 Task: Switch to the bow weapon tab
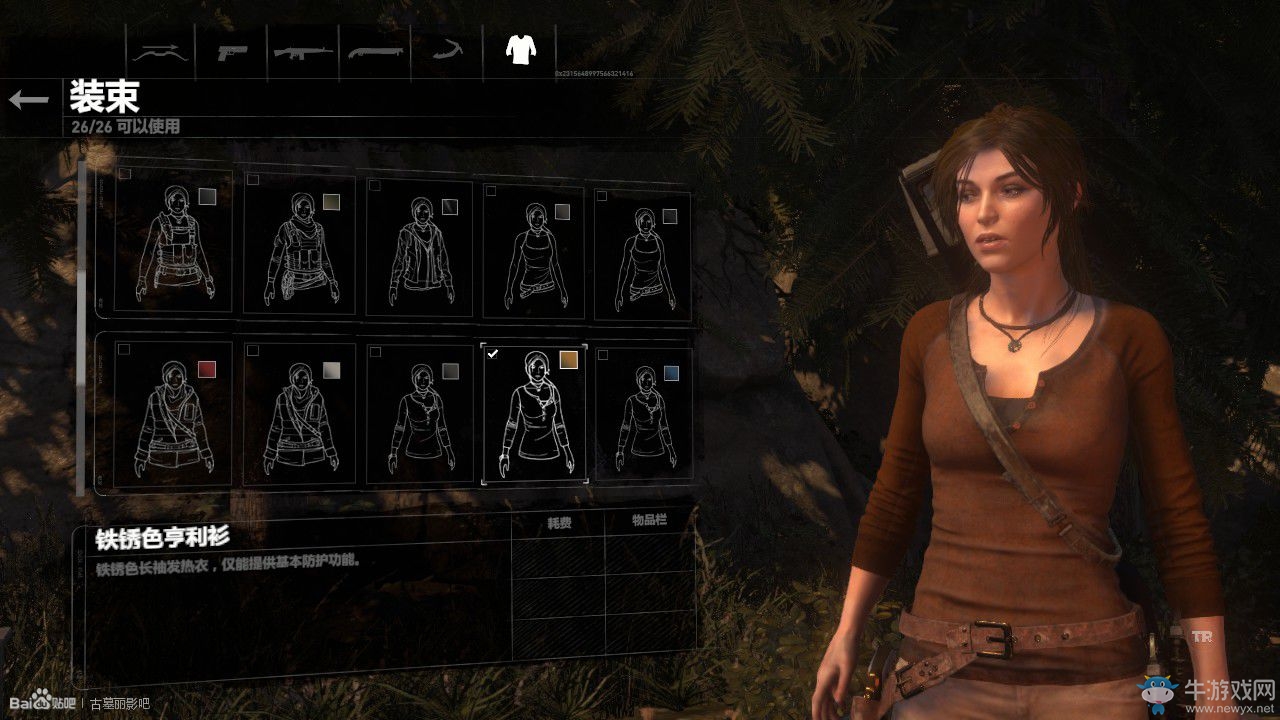pos(160,51)
